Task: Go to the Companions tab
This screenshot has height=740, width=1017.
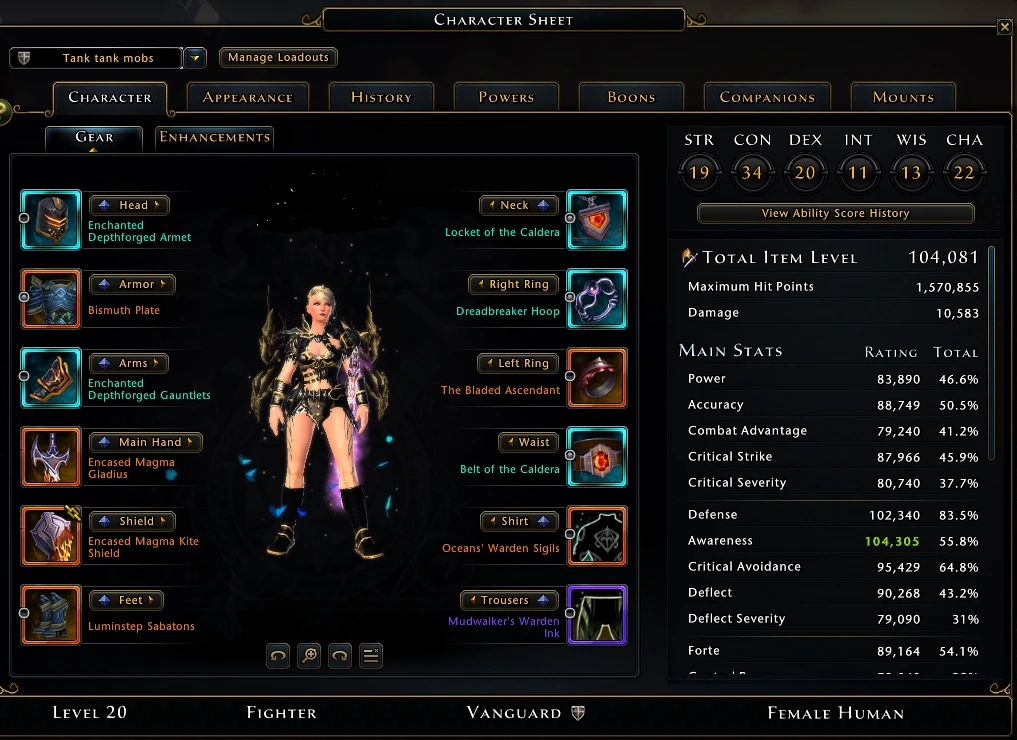Action: (x=767, y=97)
